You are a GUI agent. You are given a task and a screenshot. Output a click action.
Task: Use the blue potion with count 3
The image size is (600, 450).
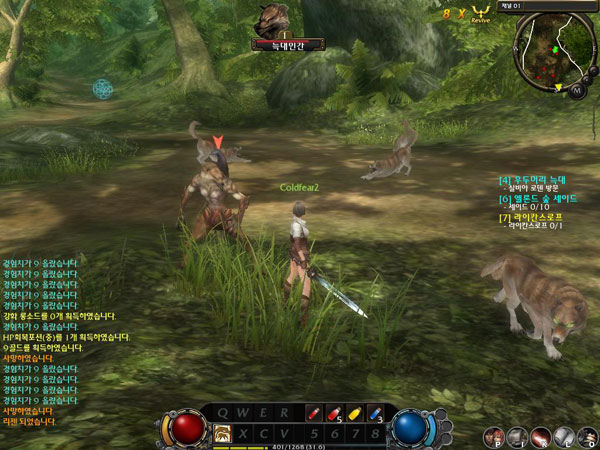pos(375,412)
